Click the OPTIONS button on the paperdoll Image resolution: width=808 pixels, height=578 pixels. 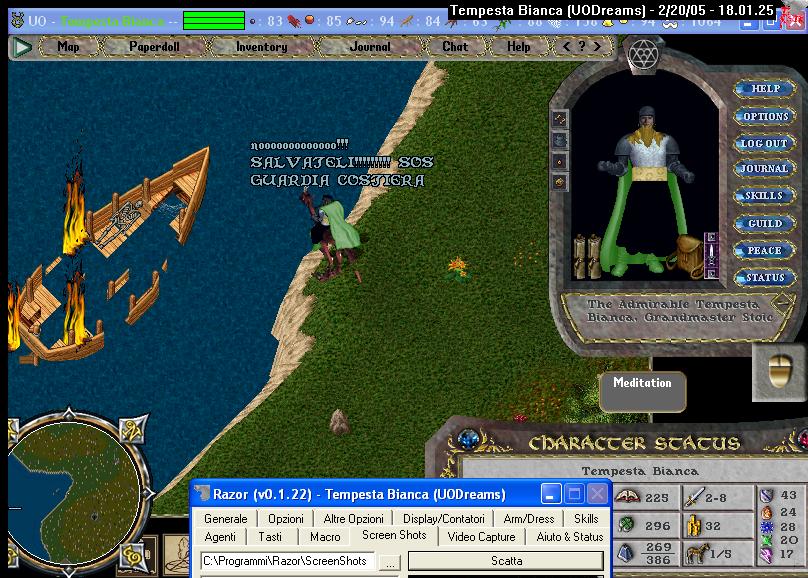click(x=765, y=116)
